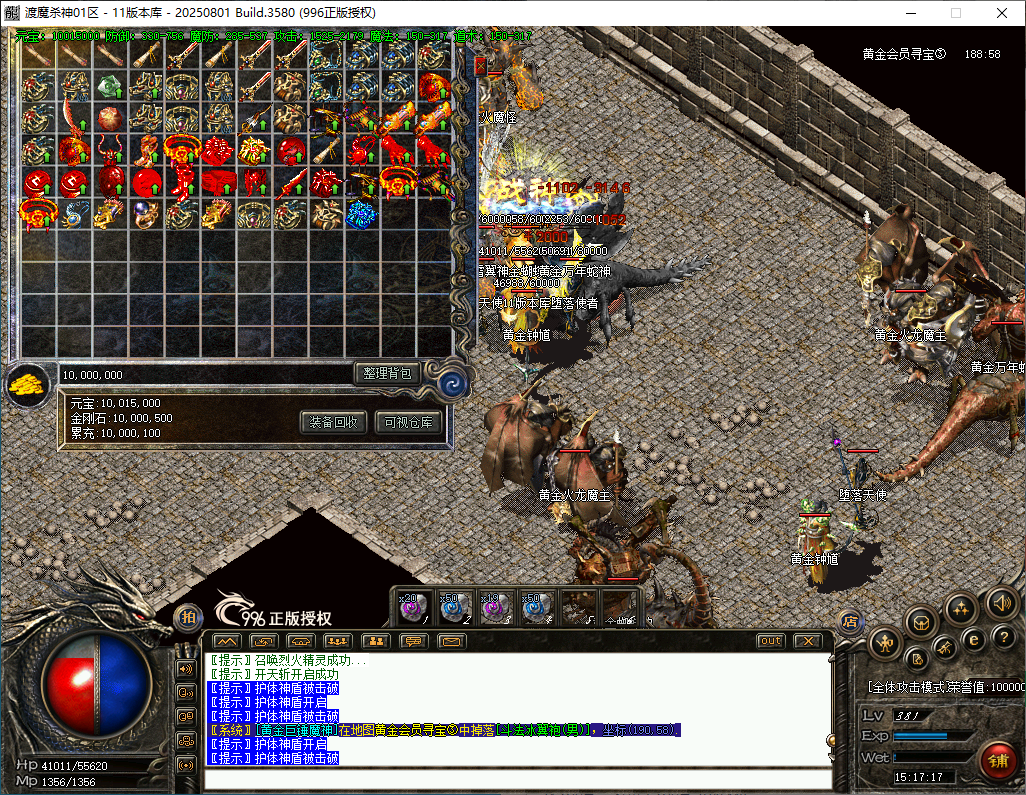
Task: Select the blue crystal cluster item
Action: [x=361, y=214]
